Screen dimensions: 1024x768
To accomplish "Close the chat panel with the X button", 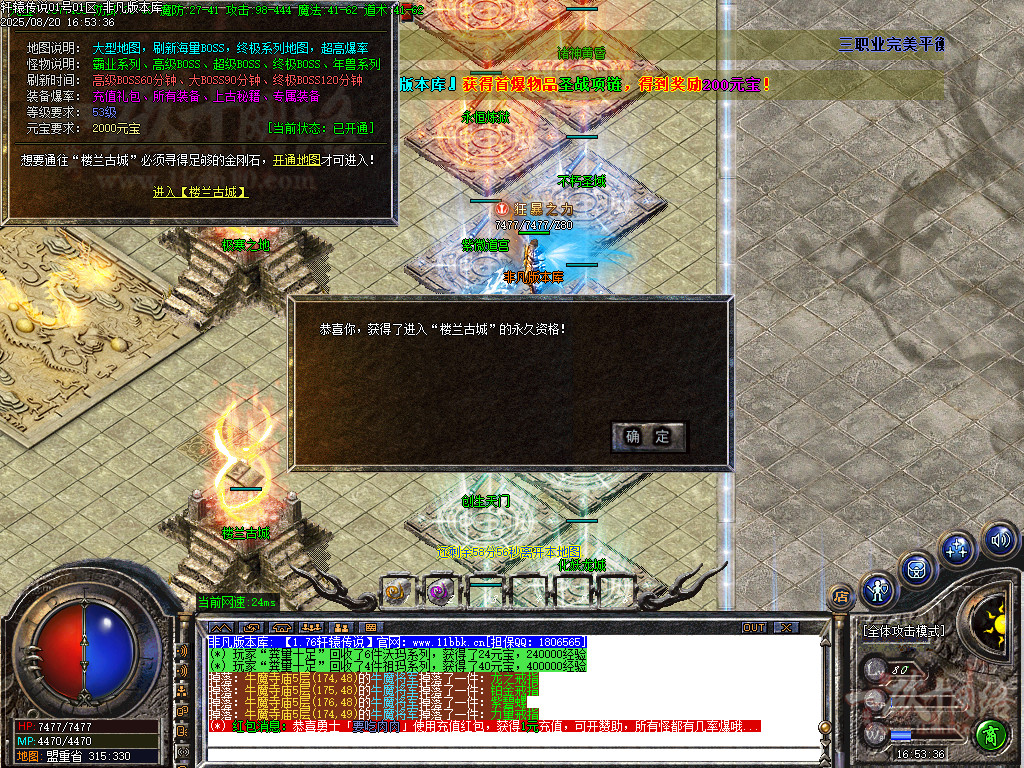I will pyautogui.click(x=787, y=627).
